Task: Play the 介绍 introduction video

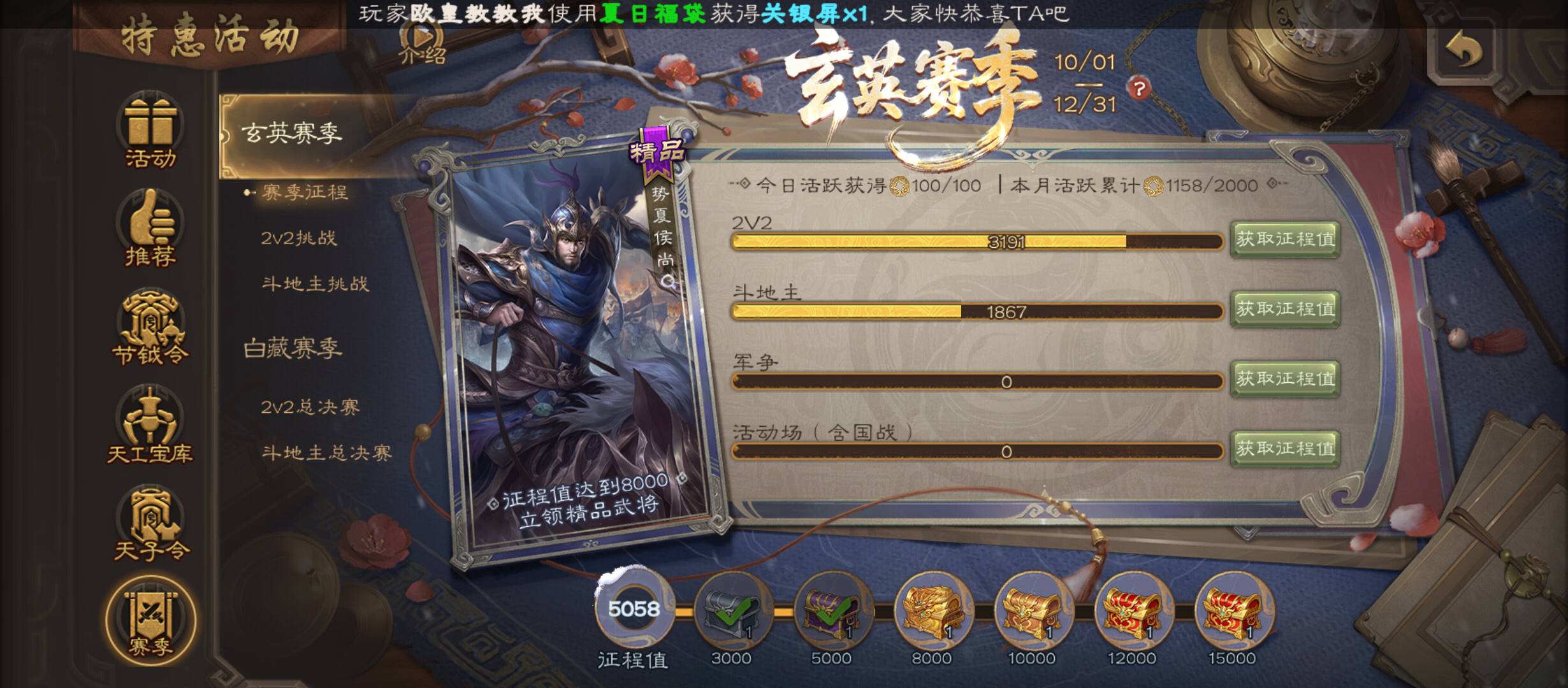Action: point(422,43)
